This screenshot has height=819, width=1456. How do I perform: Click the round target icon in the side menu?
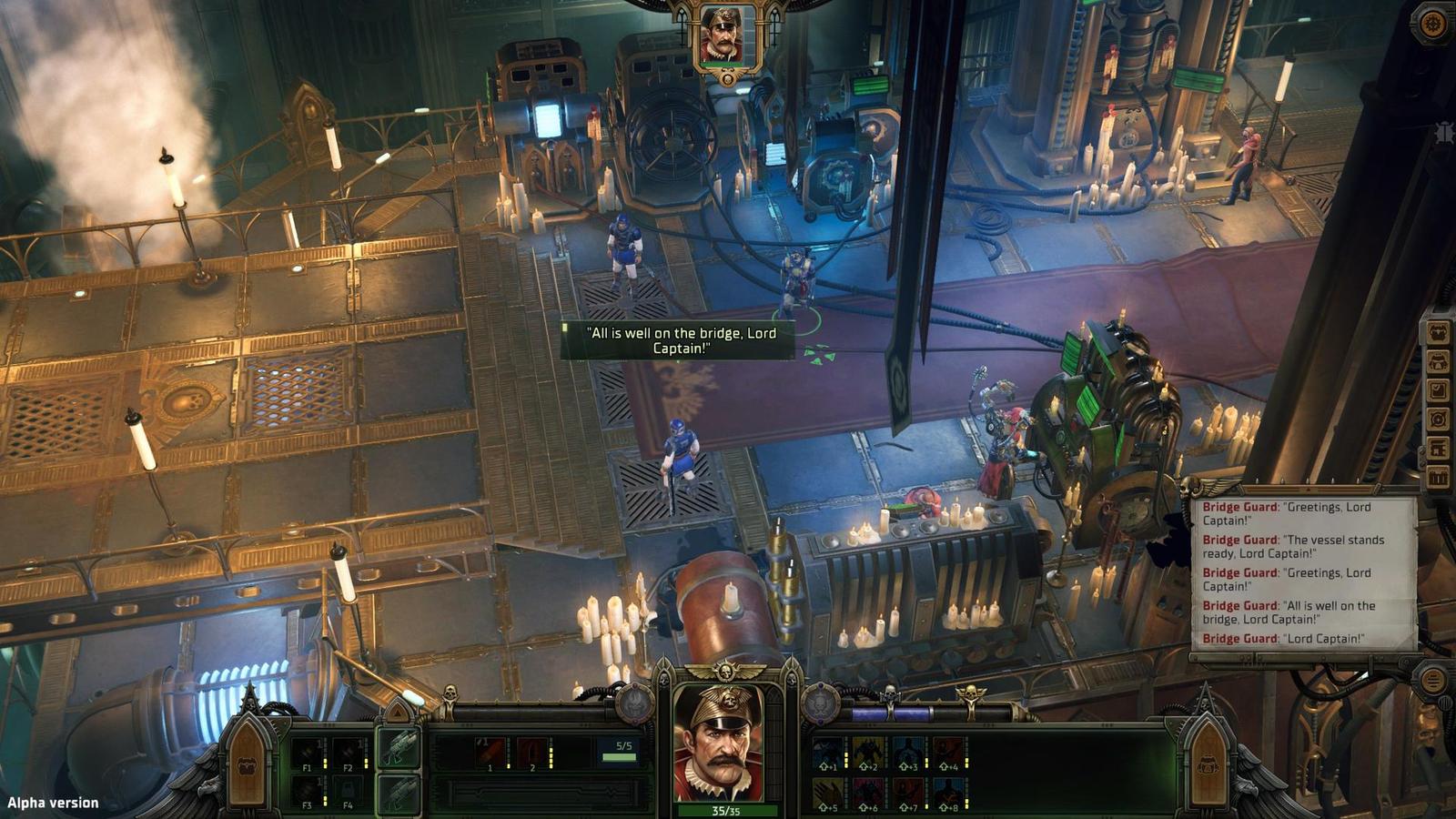1438,420
